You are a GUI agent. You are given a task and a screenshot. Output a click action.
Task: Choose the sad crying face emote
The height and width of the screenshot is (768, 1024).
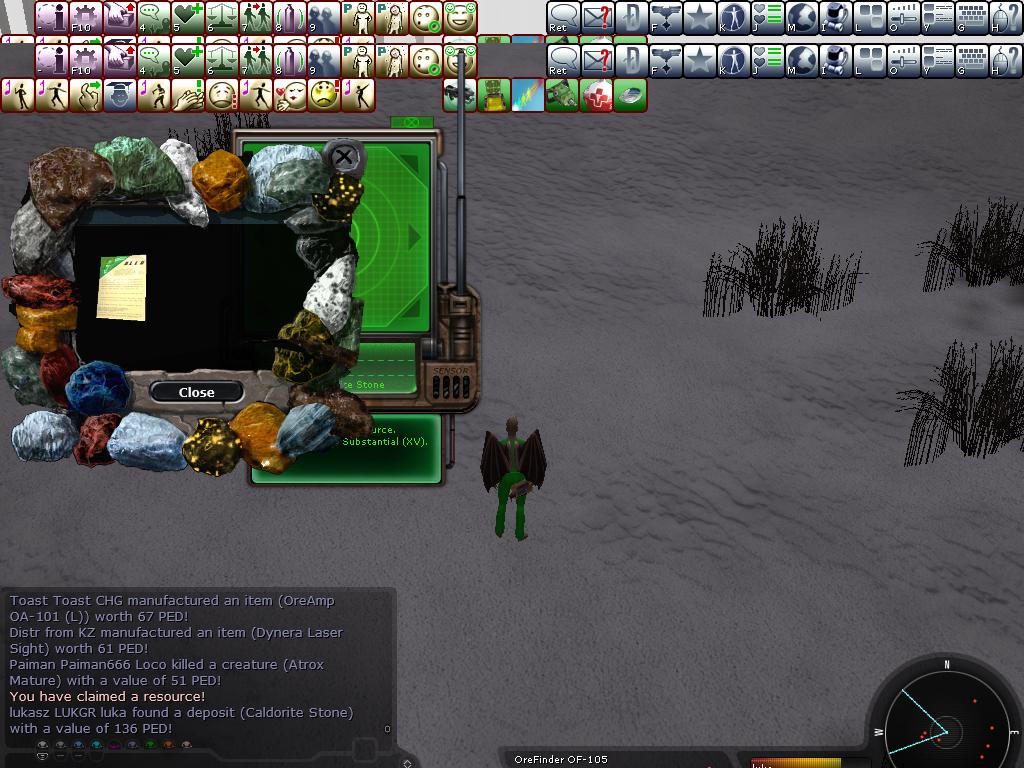[x=222, y=96]
